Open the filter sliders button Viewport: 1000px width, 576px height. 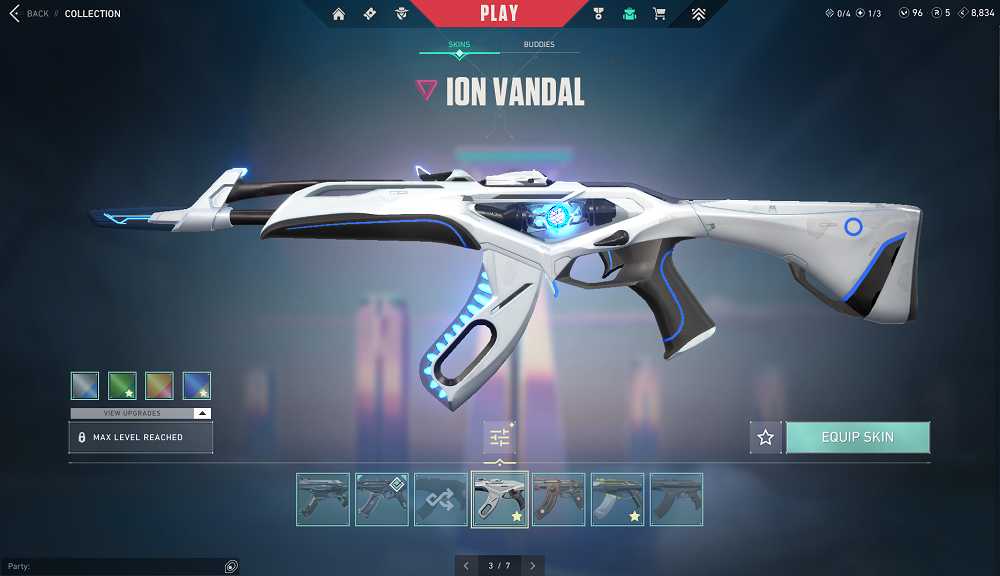[x=499, y=437]
